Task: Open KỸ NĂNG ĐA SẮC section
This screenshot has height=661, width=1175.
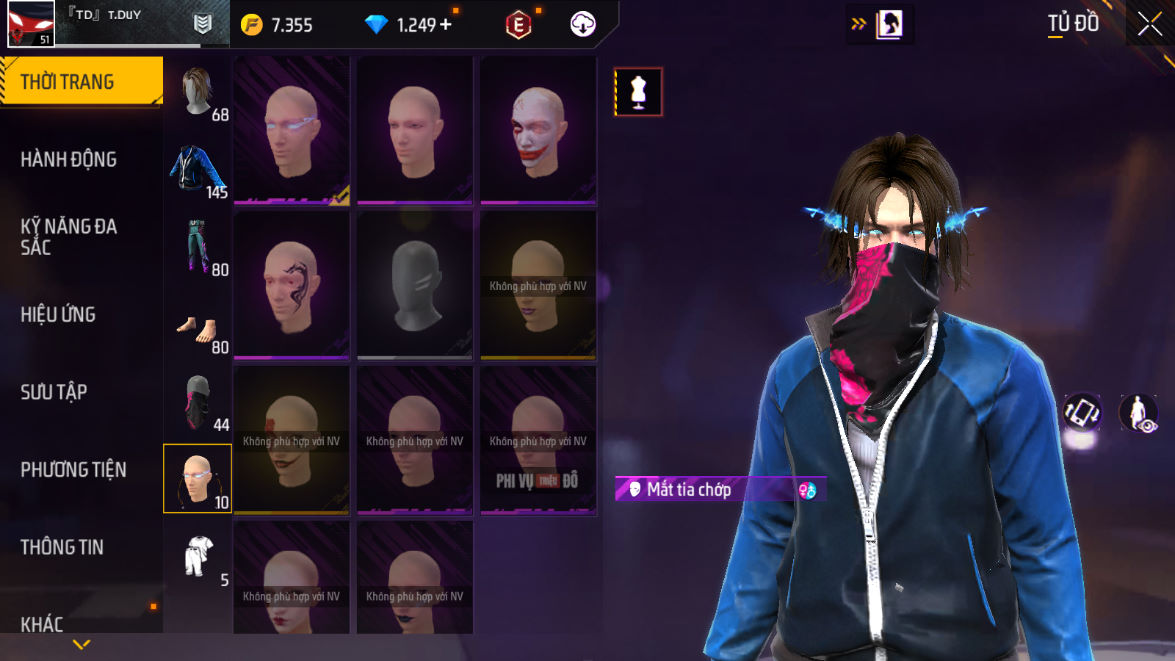Action: click(x=69, y=236)
